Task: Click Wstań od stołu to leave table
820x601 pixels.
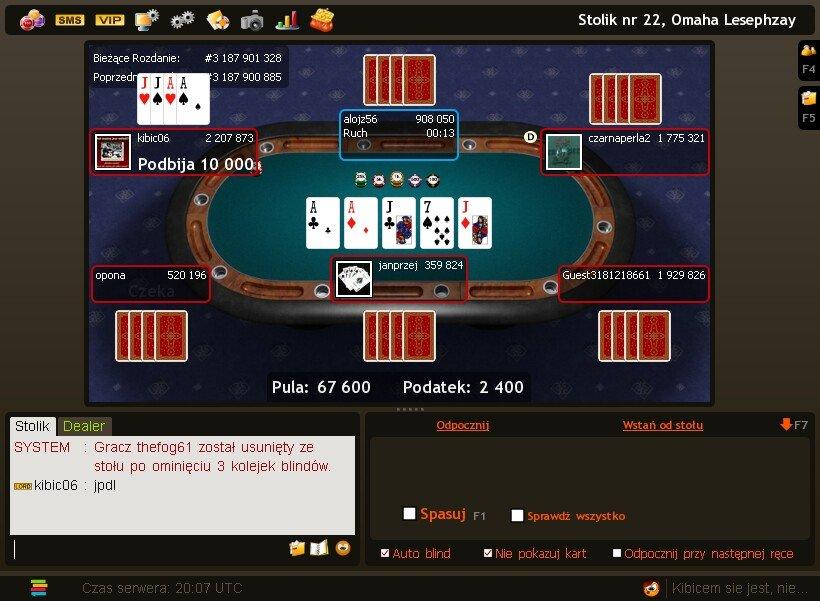Action: [x=662, y=425]
